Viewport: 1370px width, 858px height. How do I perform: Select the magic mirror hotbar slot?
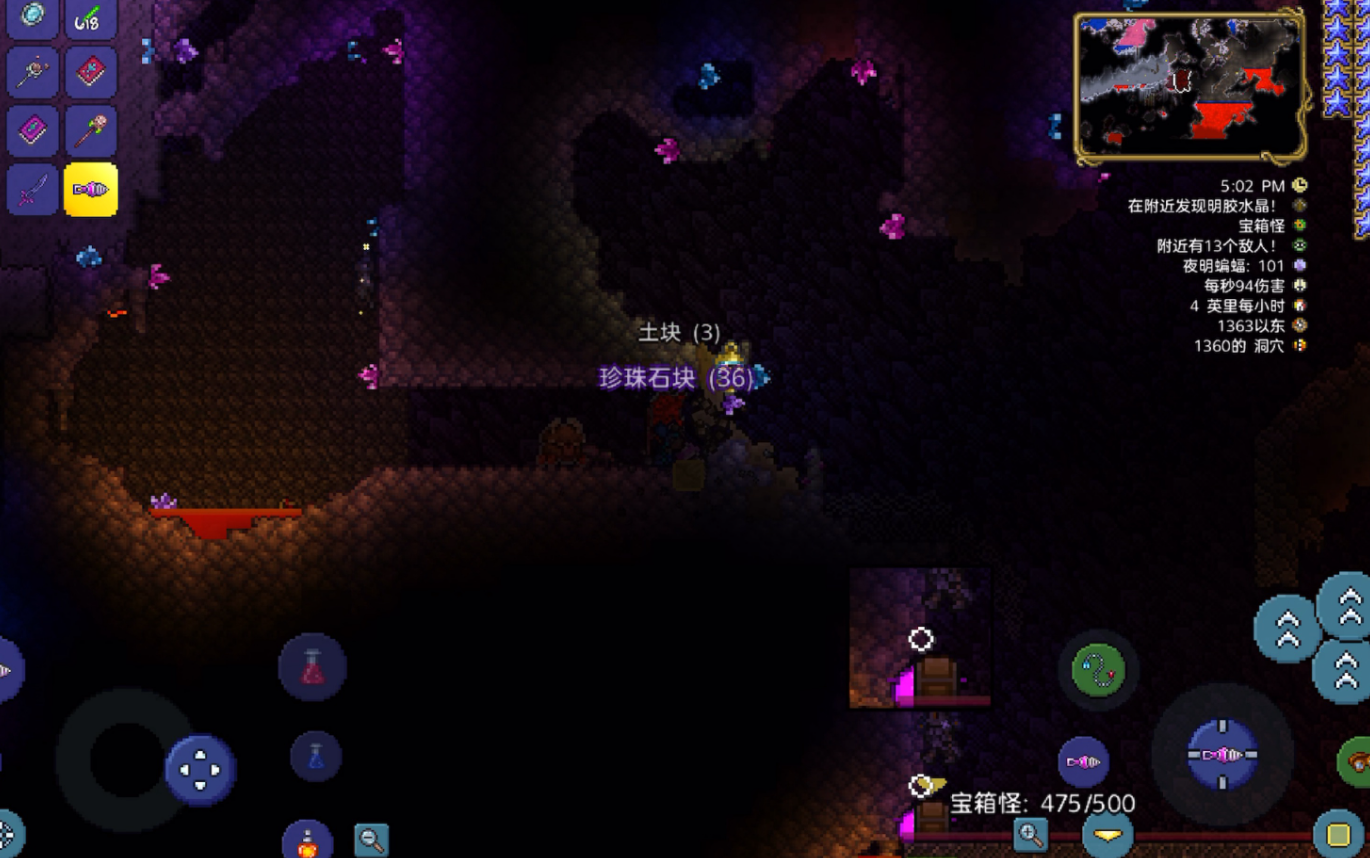pos(33,17)
